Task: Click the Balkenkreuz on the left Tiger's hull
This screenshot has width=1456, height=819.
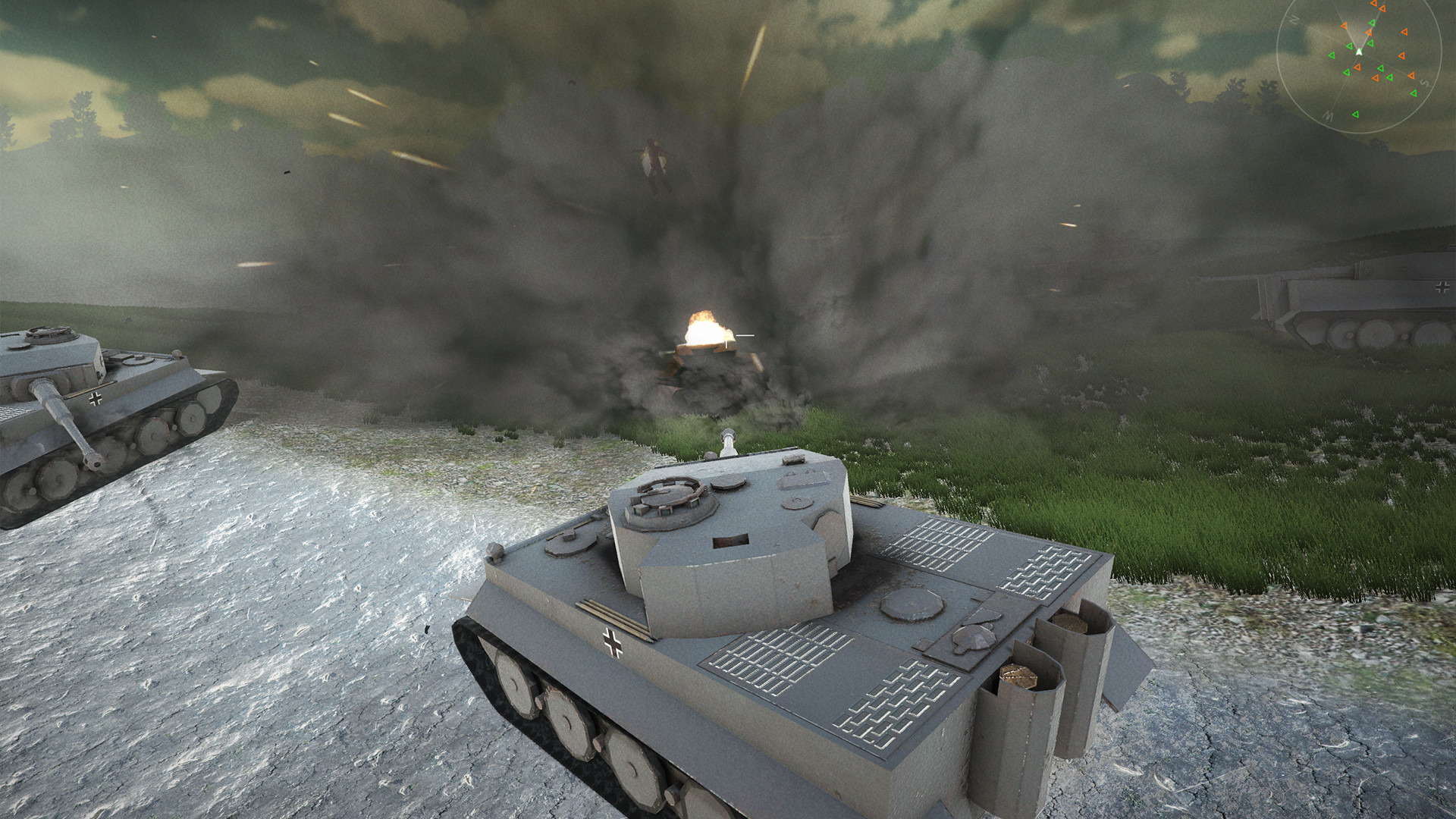Action: 96,400
